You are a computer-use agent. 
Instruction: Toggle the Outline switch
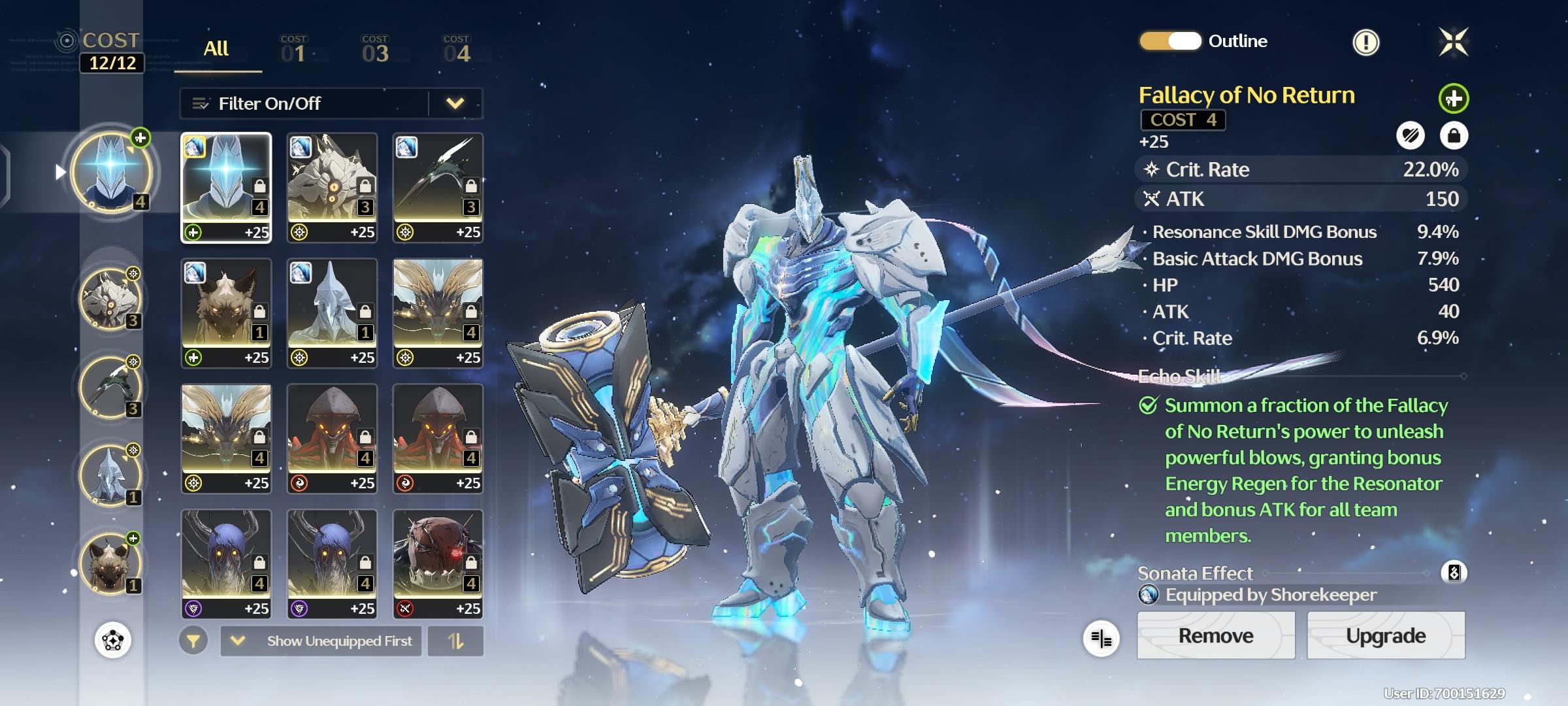coord(1171,41)
